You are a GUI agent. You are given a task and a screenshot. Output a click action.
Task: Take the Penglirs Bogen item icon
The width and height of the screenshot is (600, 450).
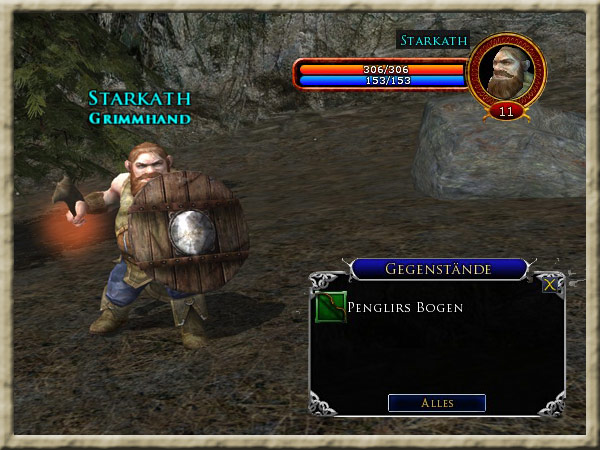(x=330, y=308)
